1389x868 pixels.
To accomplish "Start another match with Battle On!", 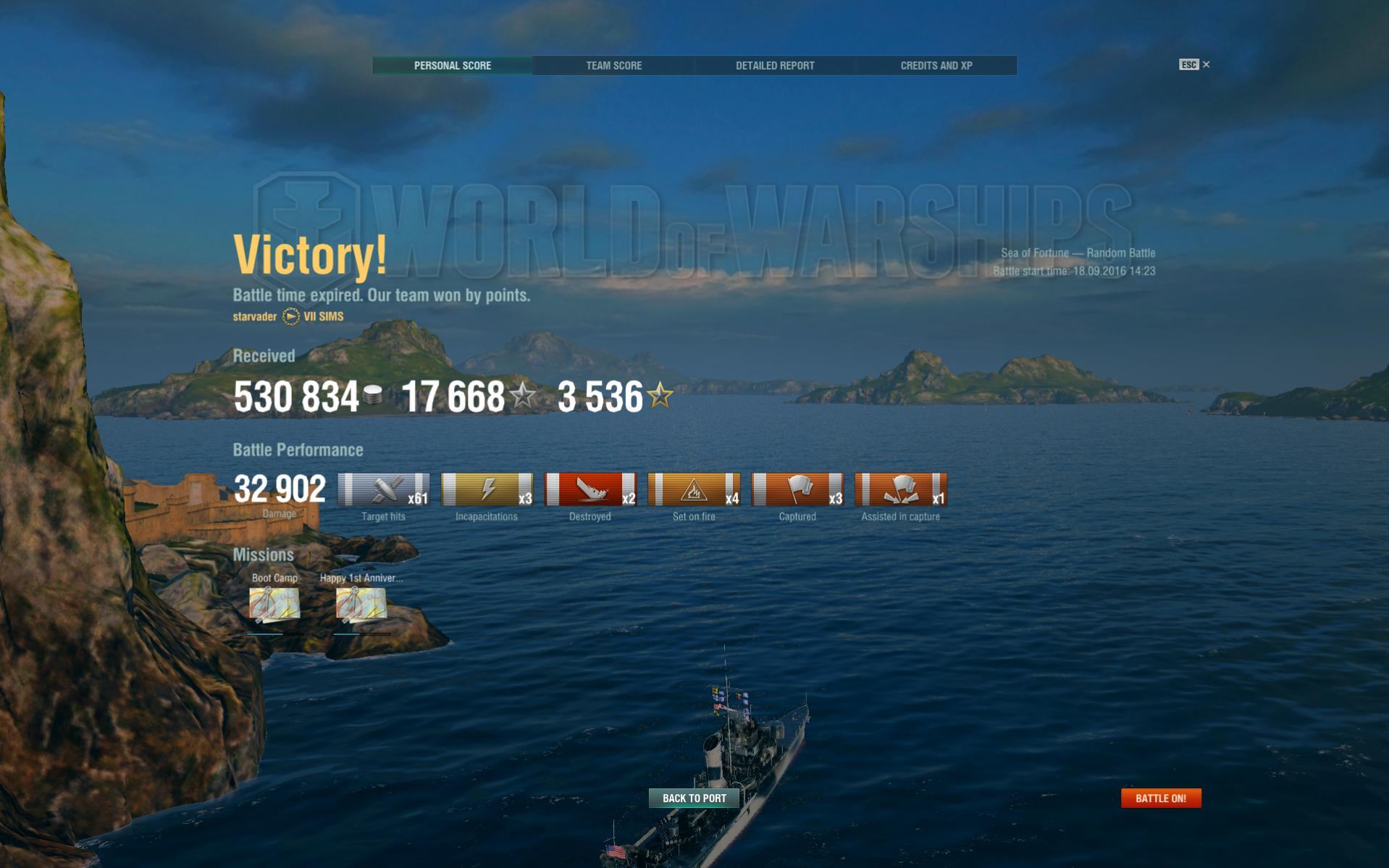I will point(1160,798).
